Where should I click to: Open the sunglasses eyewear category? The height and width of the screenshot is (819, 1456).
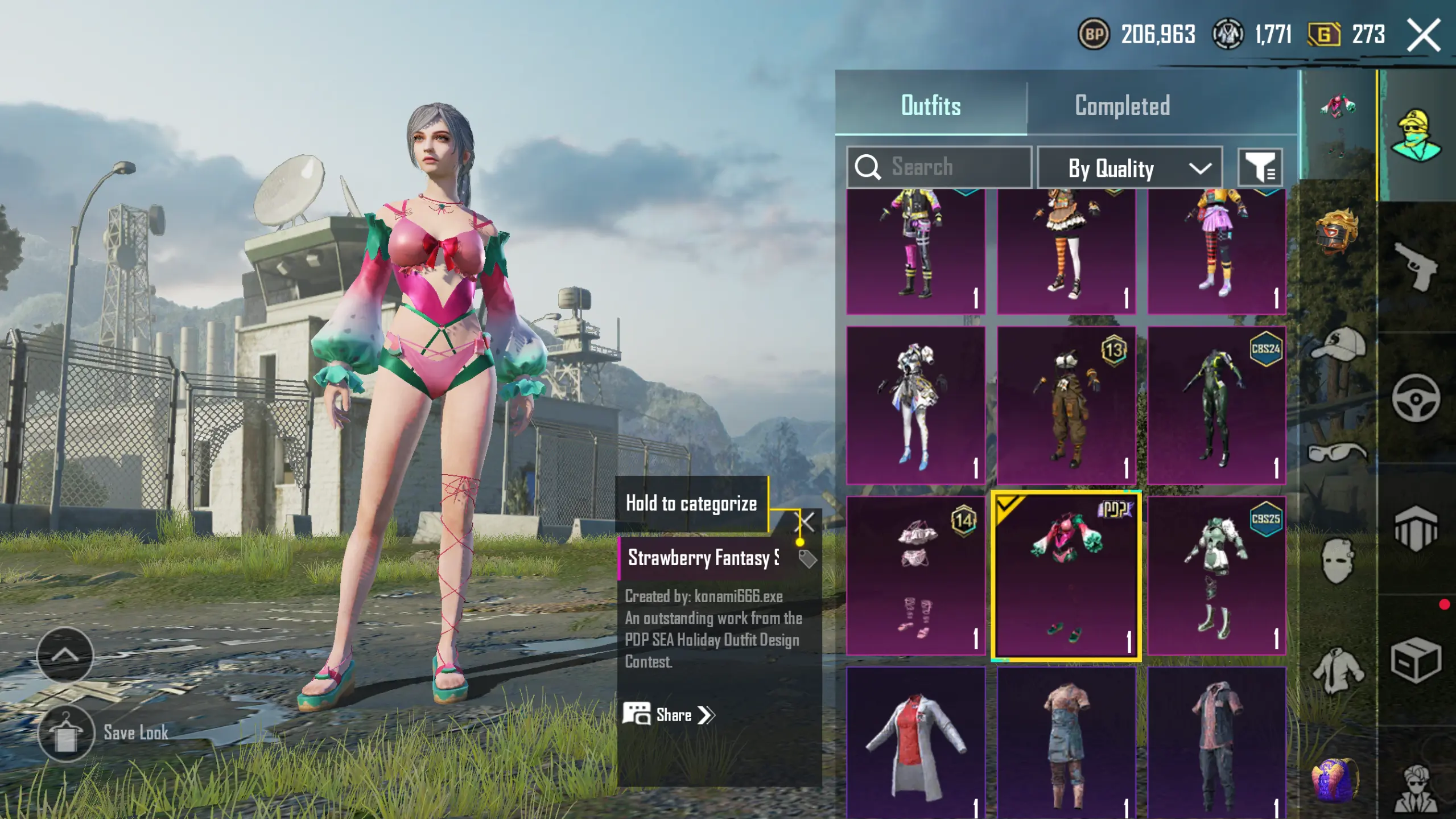[x=1337, y=452]
